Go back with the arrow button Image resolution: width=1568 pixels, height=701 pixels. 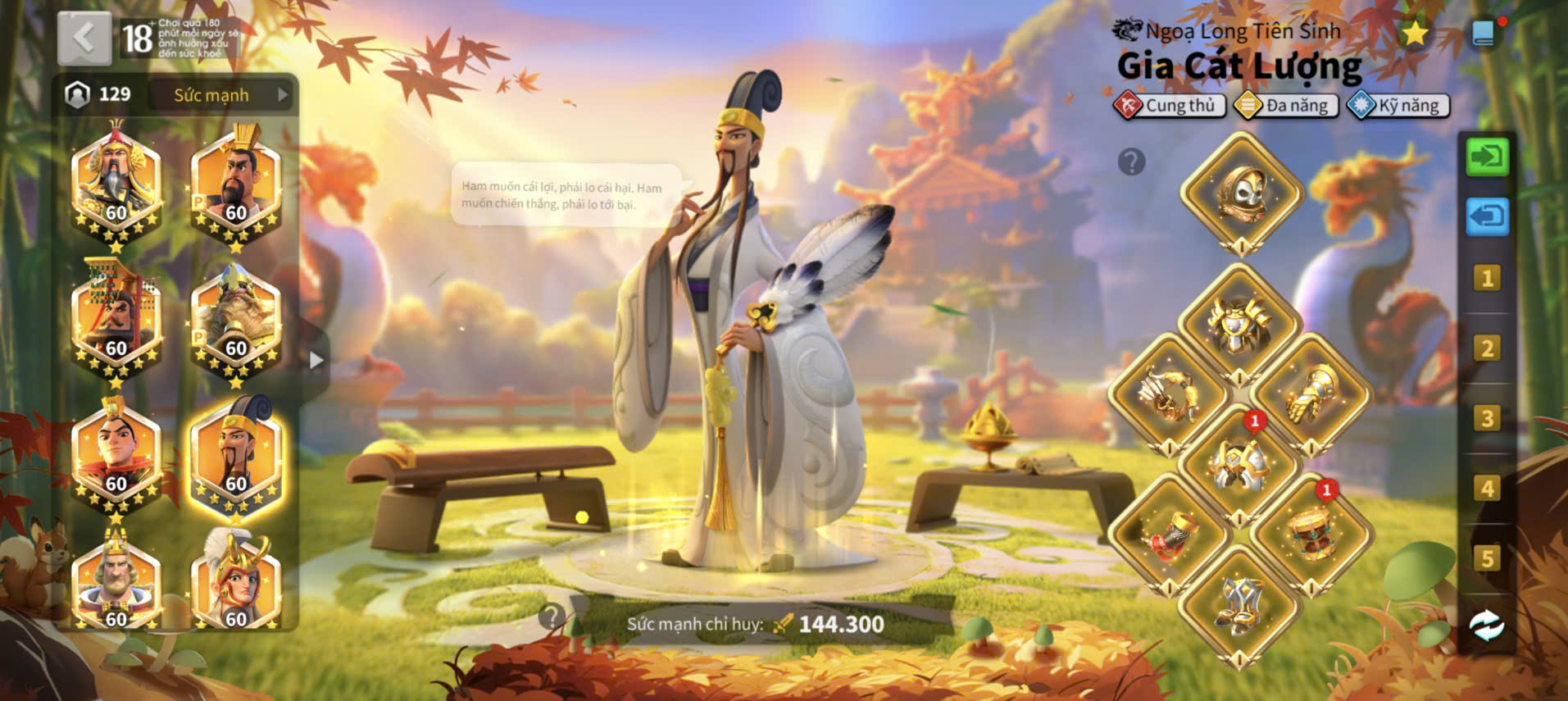(x=84, y=39)
